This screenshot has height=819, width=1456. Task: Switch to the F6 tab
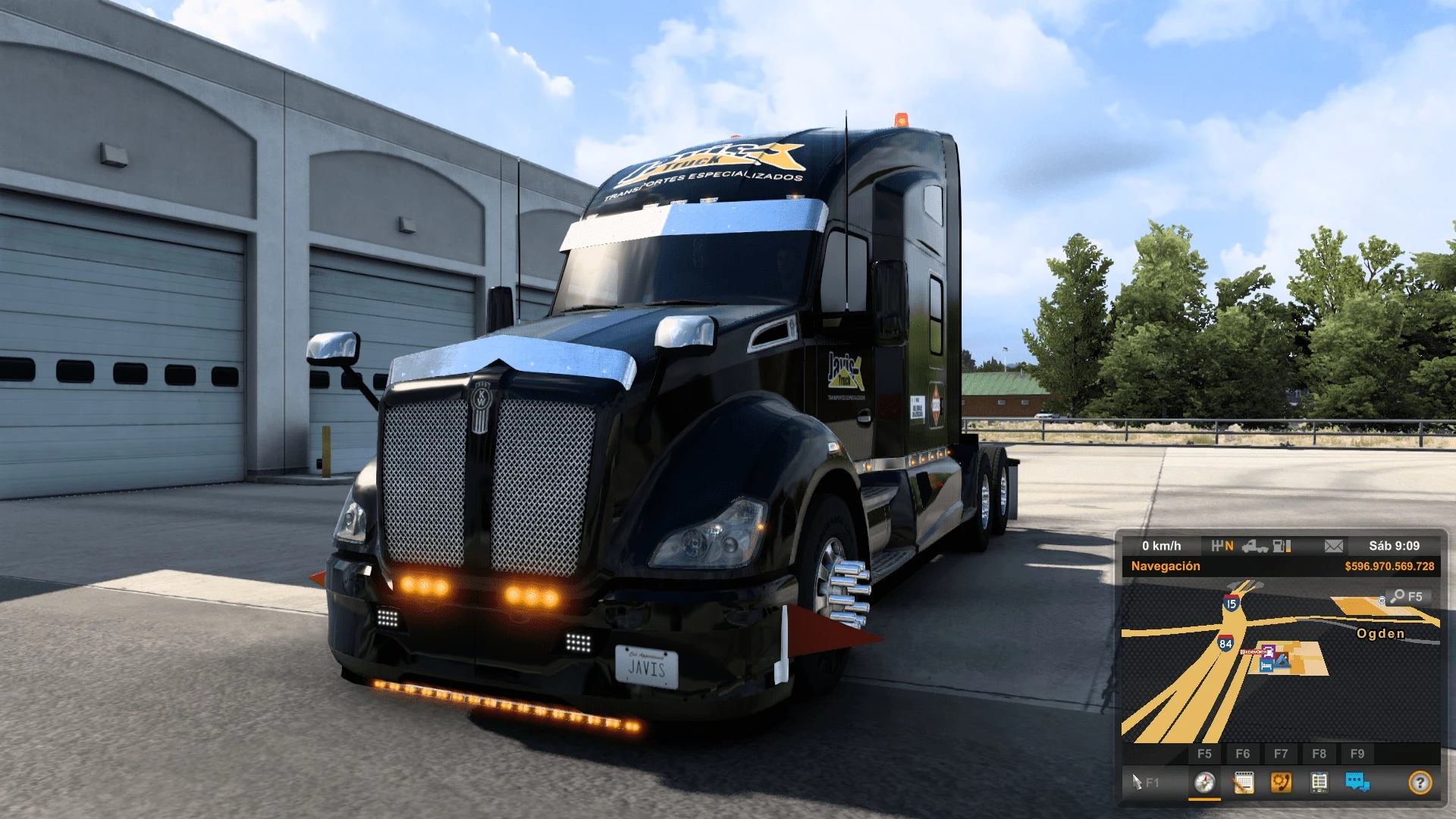coord(1243,752)
